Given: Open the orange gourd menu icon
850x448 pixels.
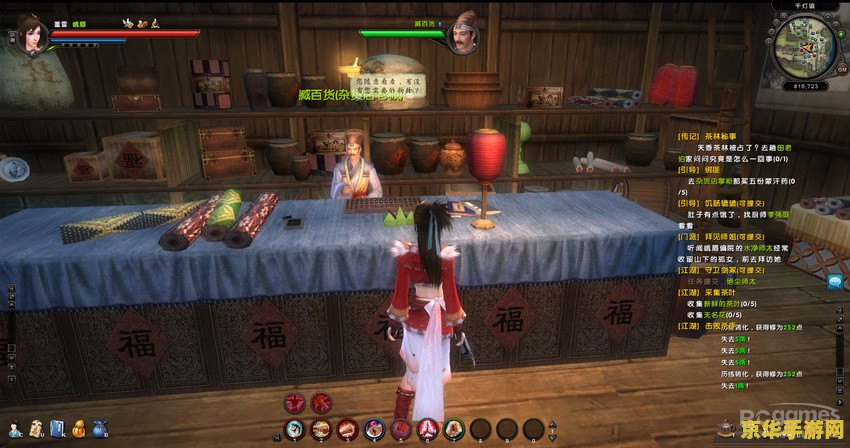Looking at the screenshot, I should [78, 428].
